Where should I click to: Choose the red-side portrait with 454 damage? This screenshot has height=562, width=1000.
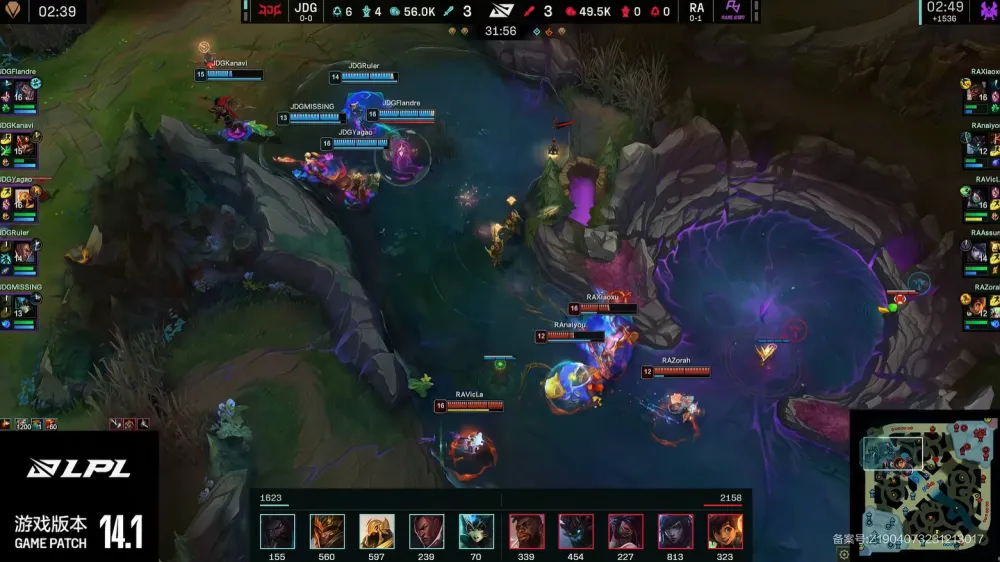click(x=576, y=531)
